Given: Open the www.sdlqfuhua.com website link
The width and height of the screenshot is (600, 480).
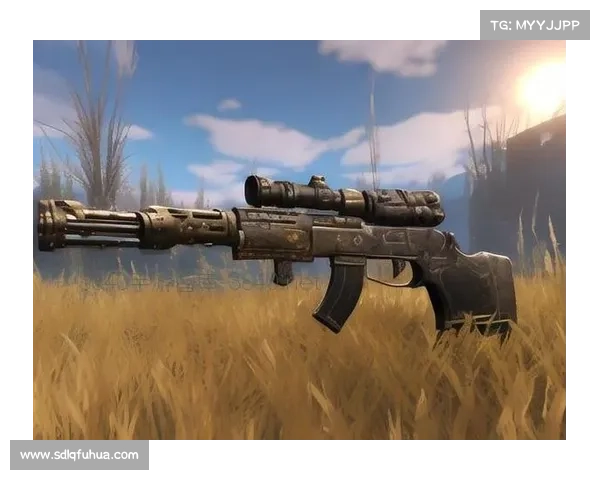Looking at the screenshot, I should coord(80,455).
